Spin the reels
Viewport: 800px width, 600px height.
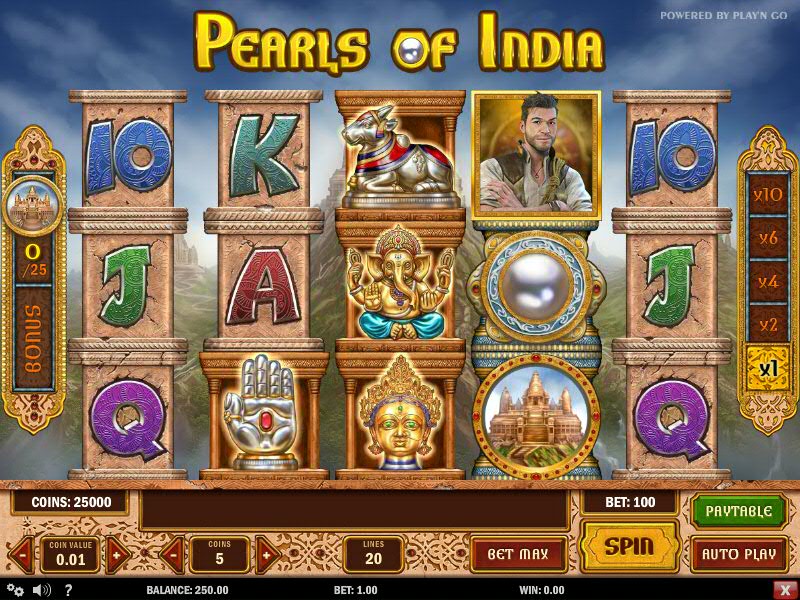tap(629, 546)
